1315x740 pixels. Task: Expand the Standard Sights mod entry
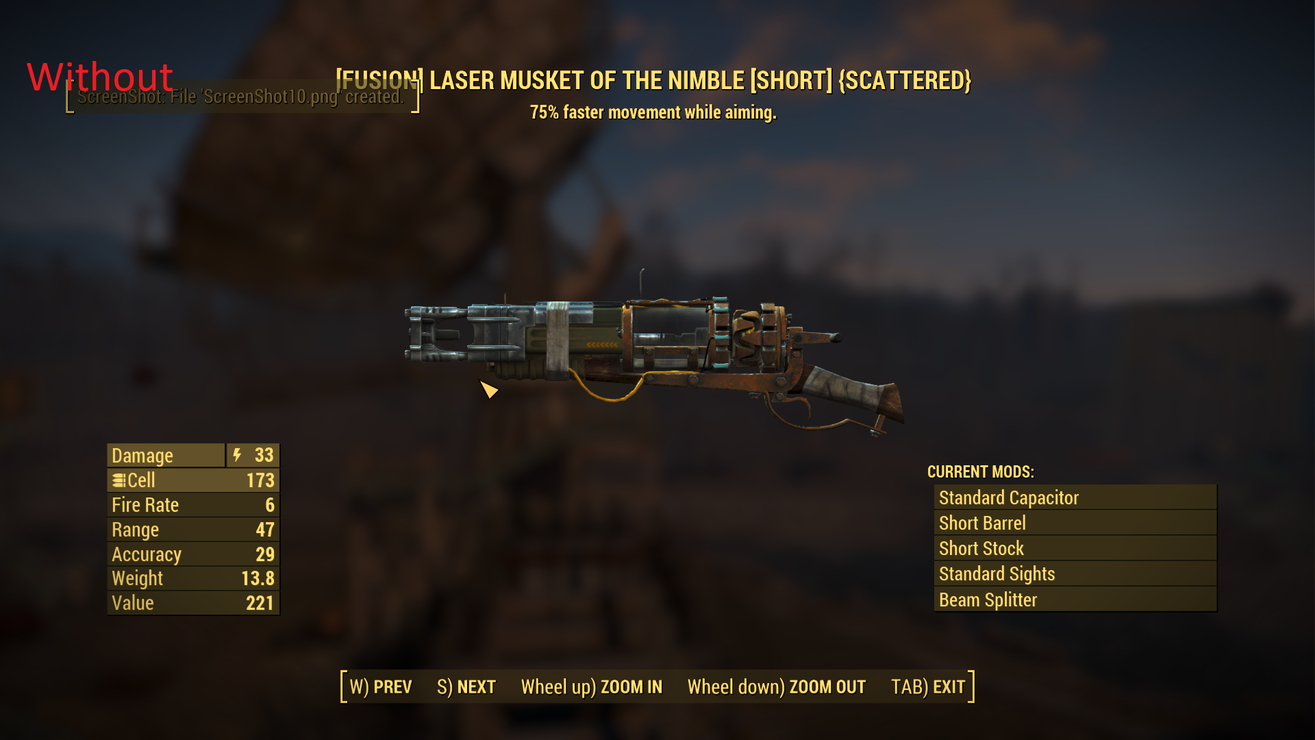coord(1075,573)
